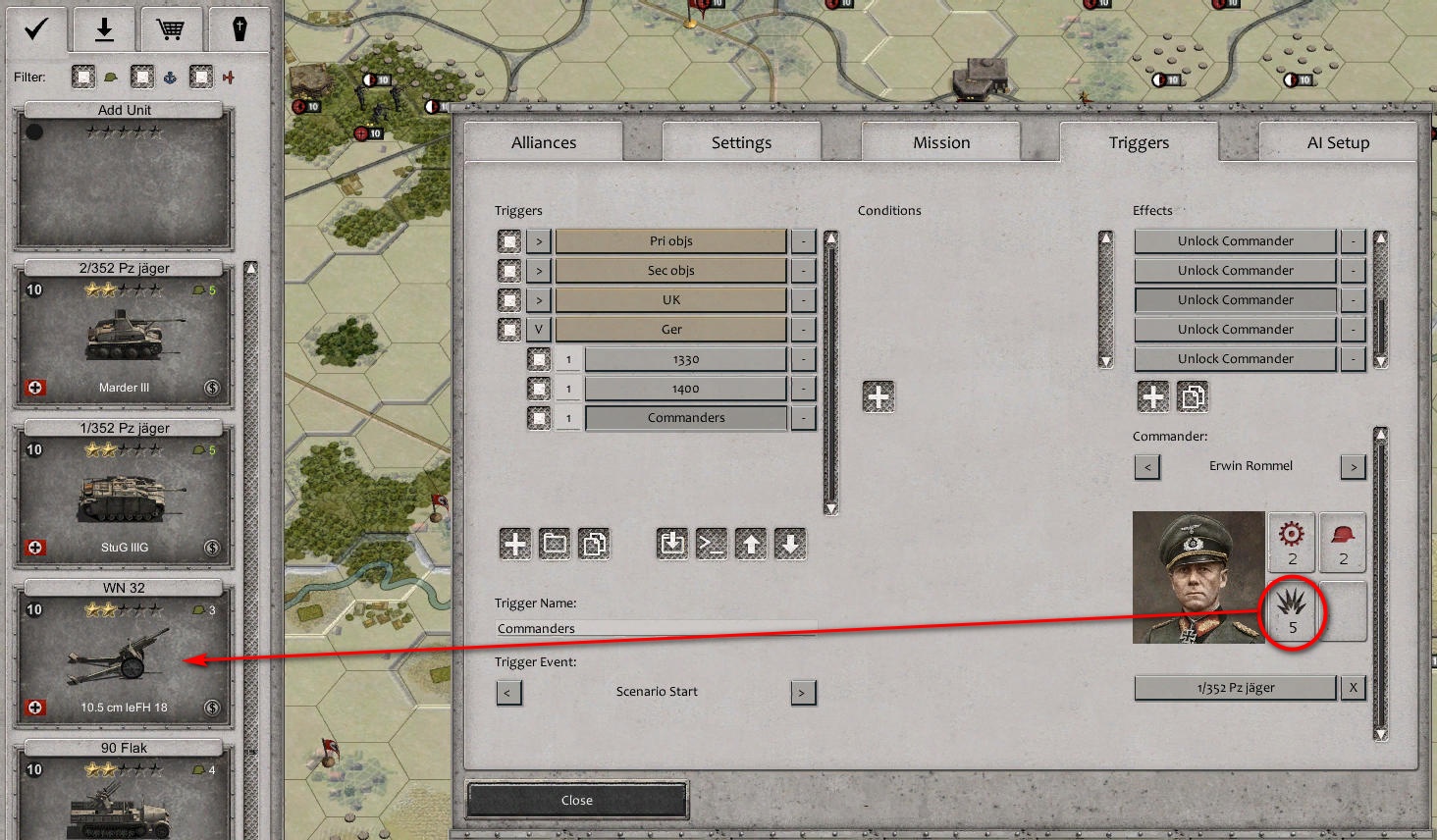Add a new trigger with the plus icon
1437x840 pixels.
[514, 543]
